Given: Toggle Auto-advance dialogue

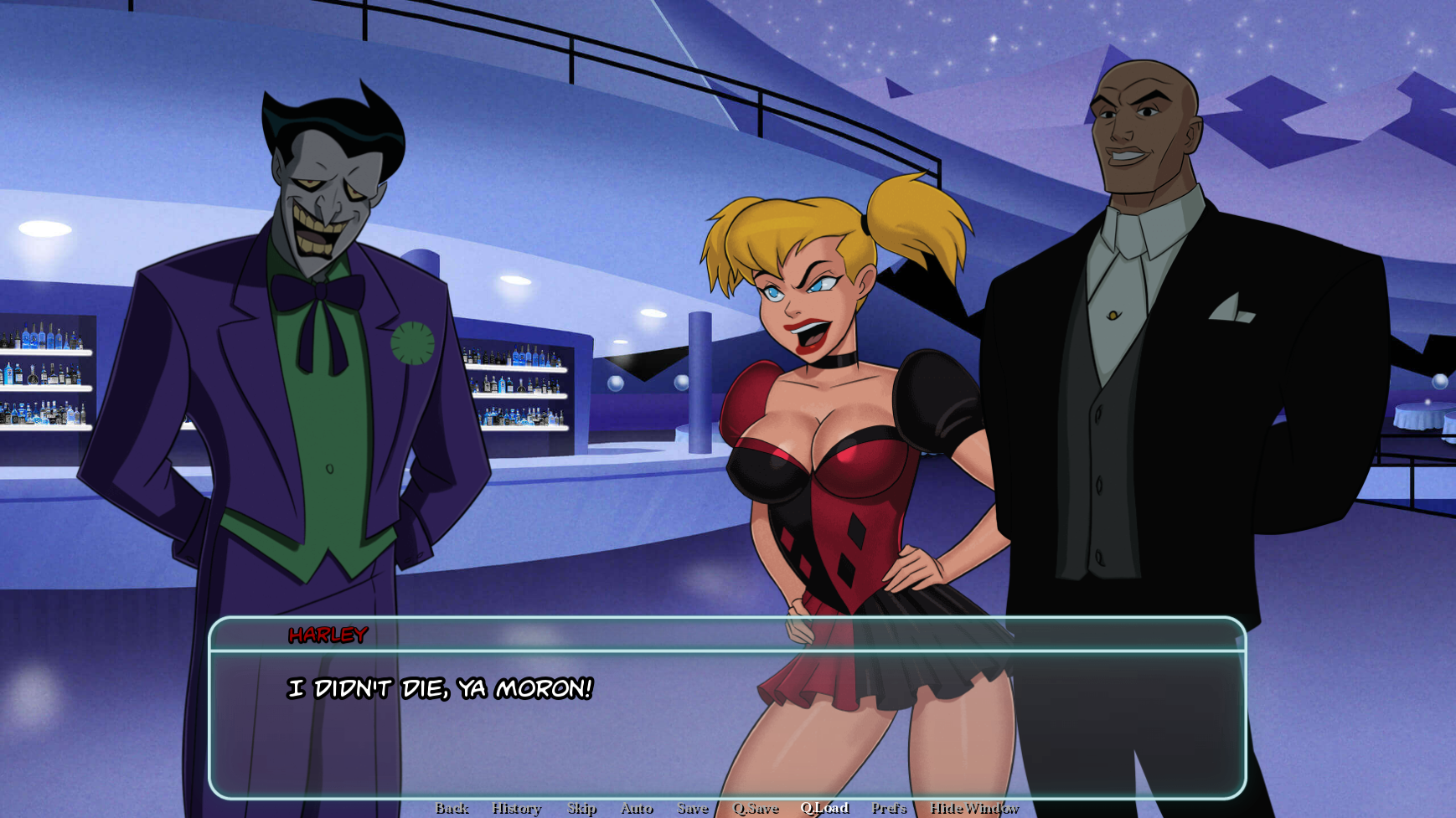Looking at the screenshot, I should [x=637, y=808].
